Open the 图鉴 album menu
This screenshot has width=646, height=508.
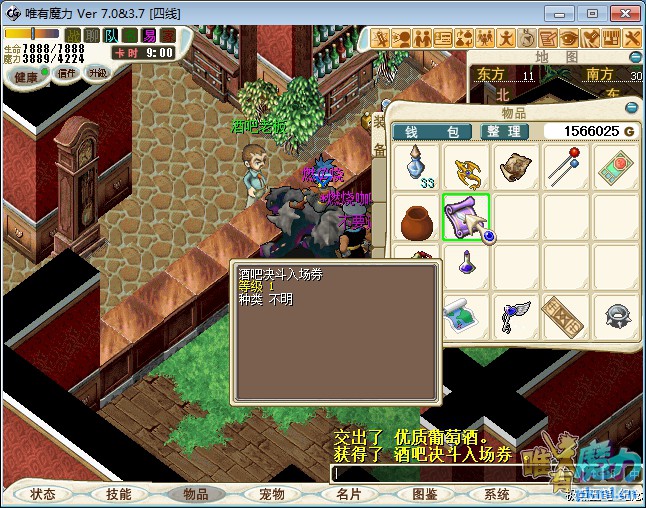[424, 494]
